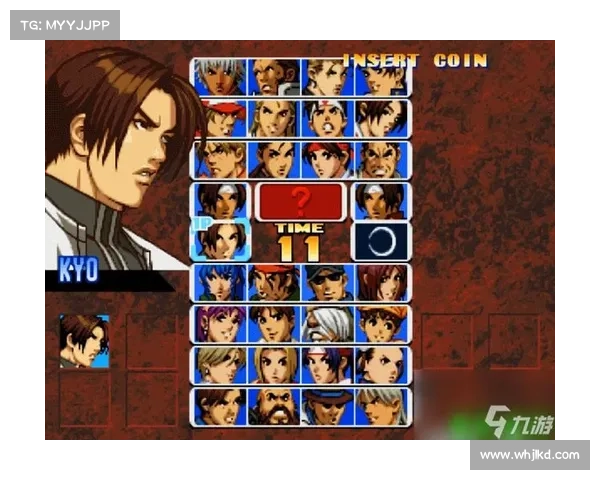Choose silver-haired Jhun

pyautogui.click(x=381, y=405)
